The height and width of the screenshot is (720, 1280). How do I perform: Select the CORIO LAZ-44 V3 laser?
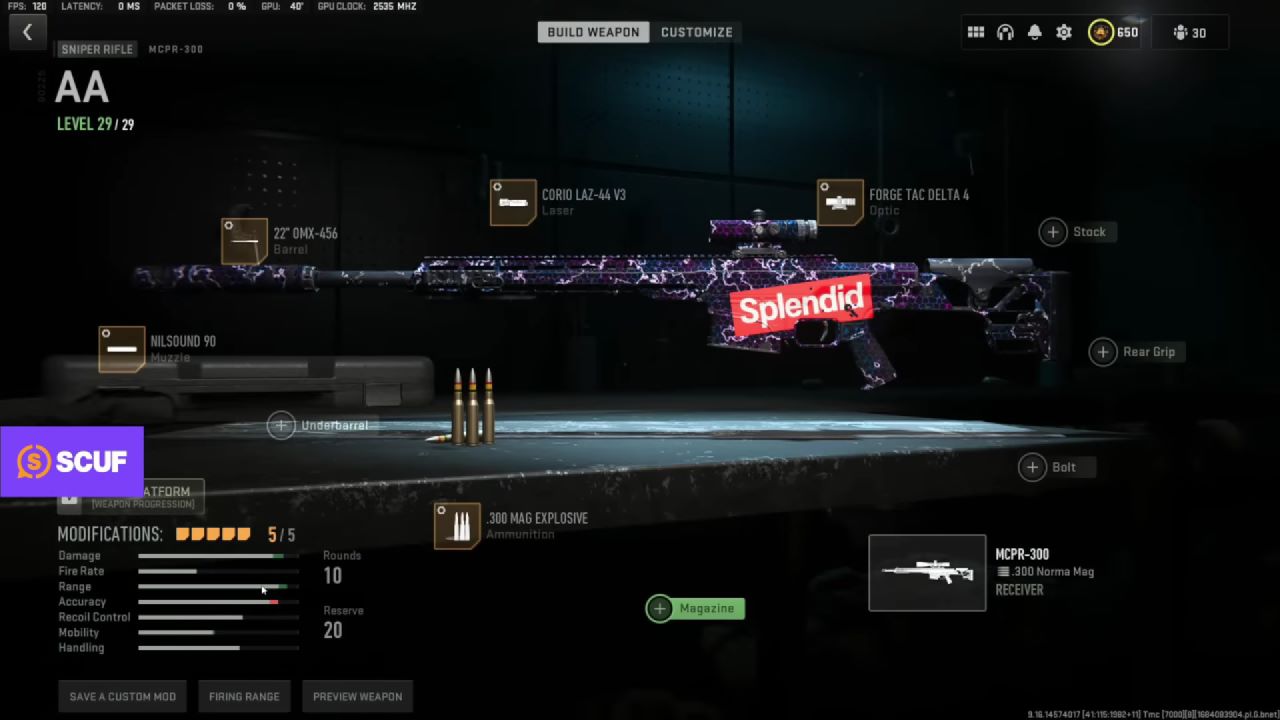point(513,203)
